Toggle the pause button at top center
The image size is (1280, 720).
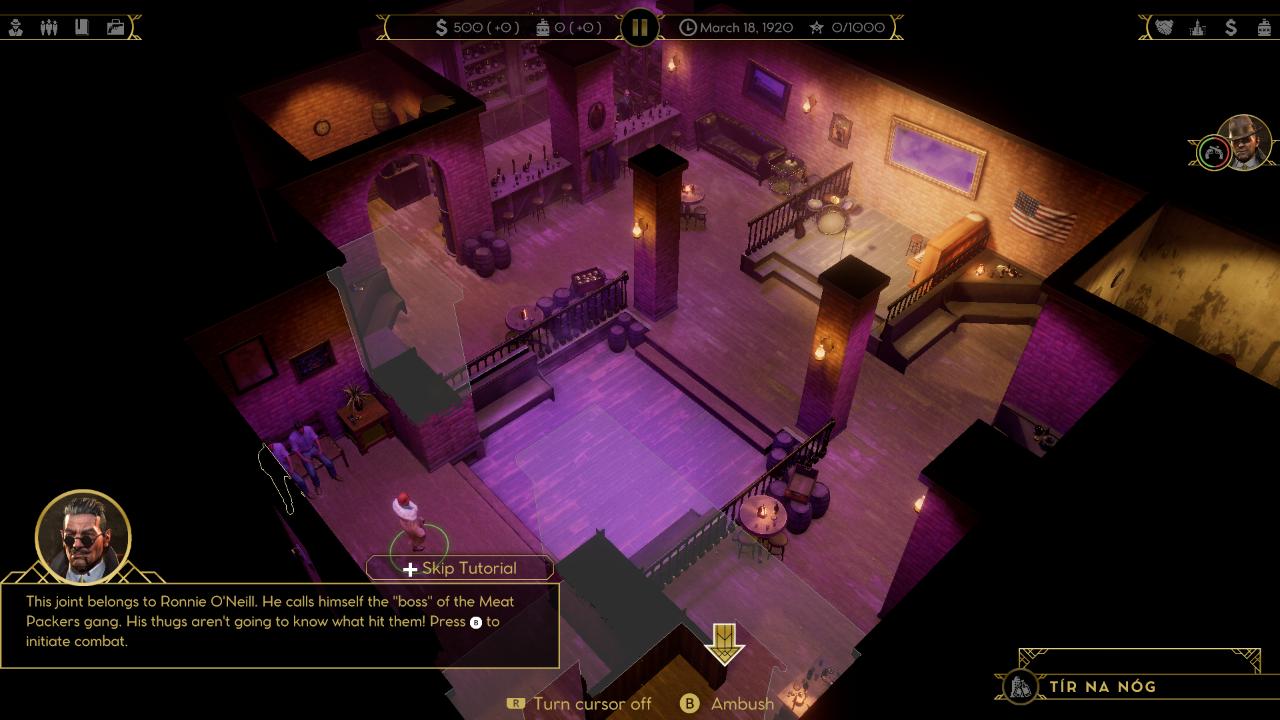click(639, 27)
